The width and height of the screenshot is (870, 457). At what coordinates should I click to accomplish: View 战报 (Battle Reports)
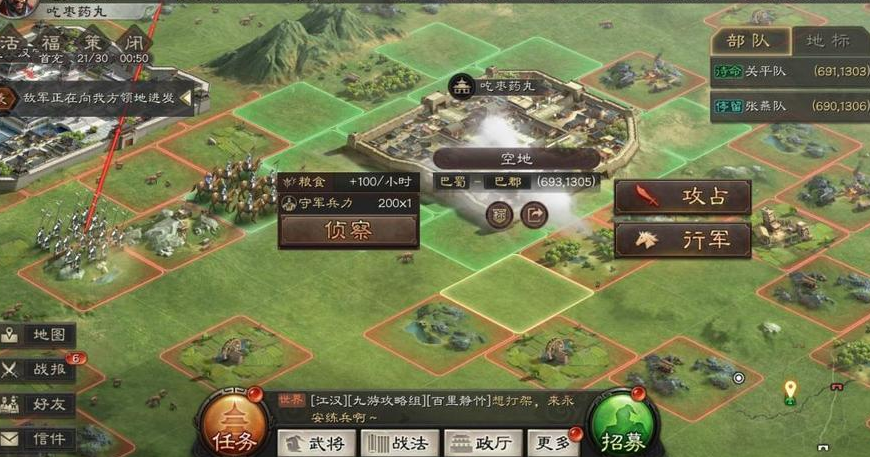[39, 370]
